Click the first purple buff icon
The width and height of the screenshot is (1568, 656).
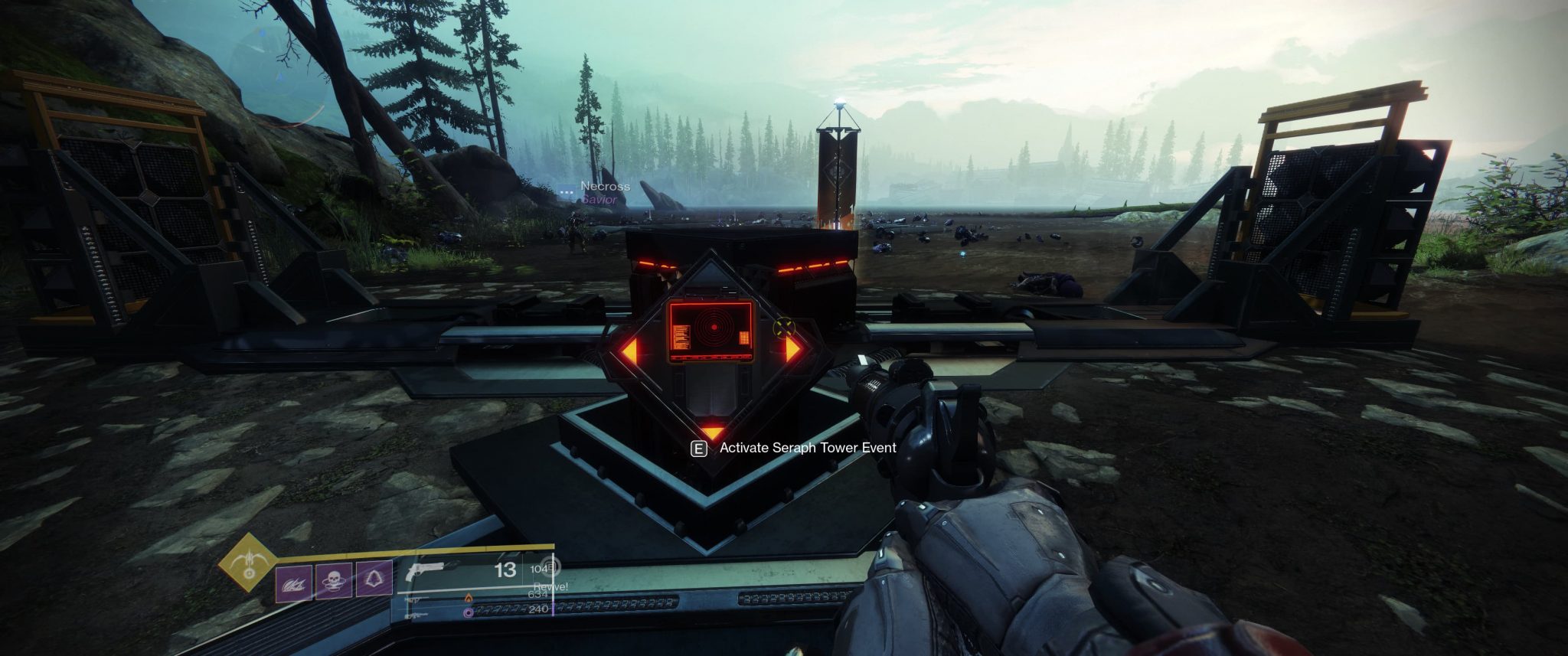[x=293, y=582]
